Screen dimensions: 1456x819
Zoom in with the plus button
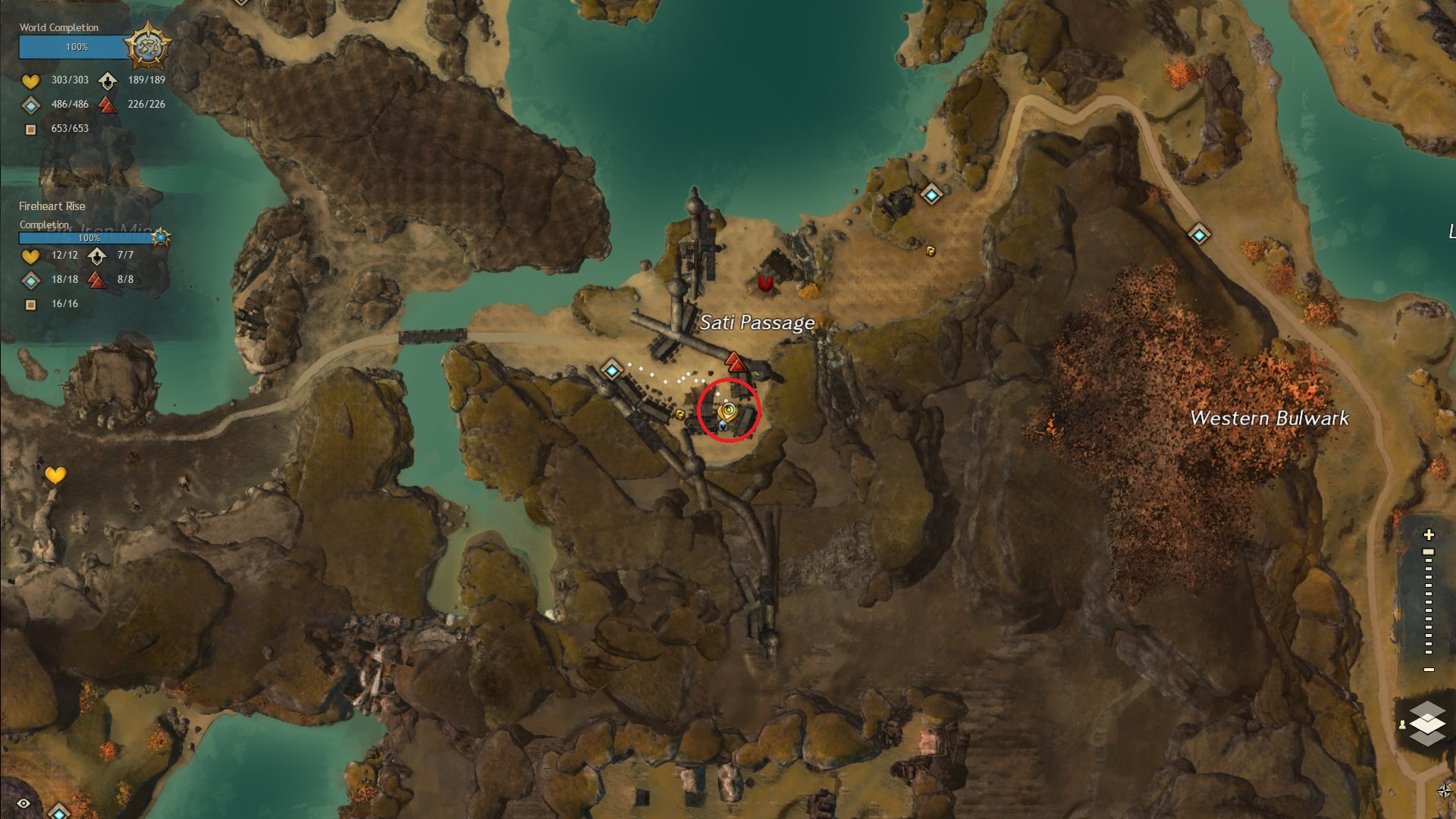tap(1429, 535)
